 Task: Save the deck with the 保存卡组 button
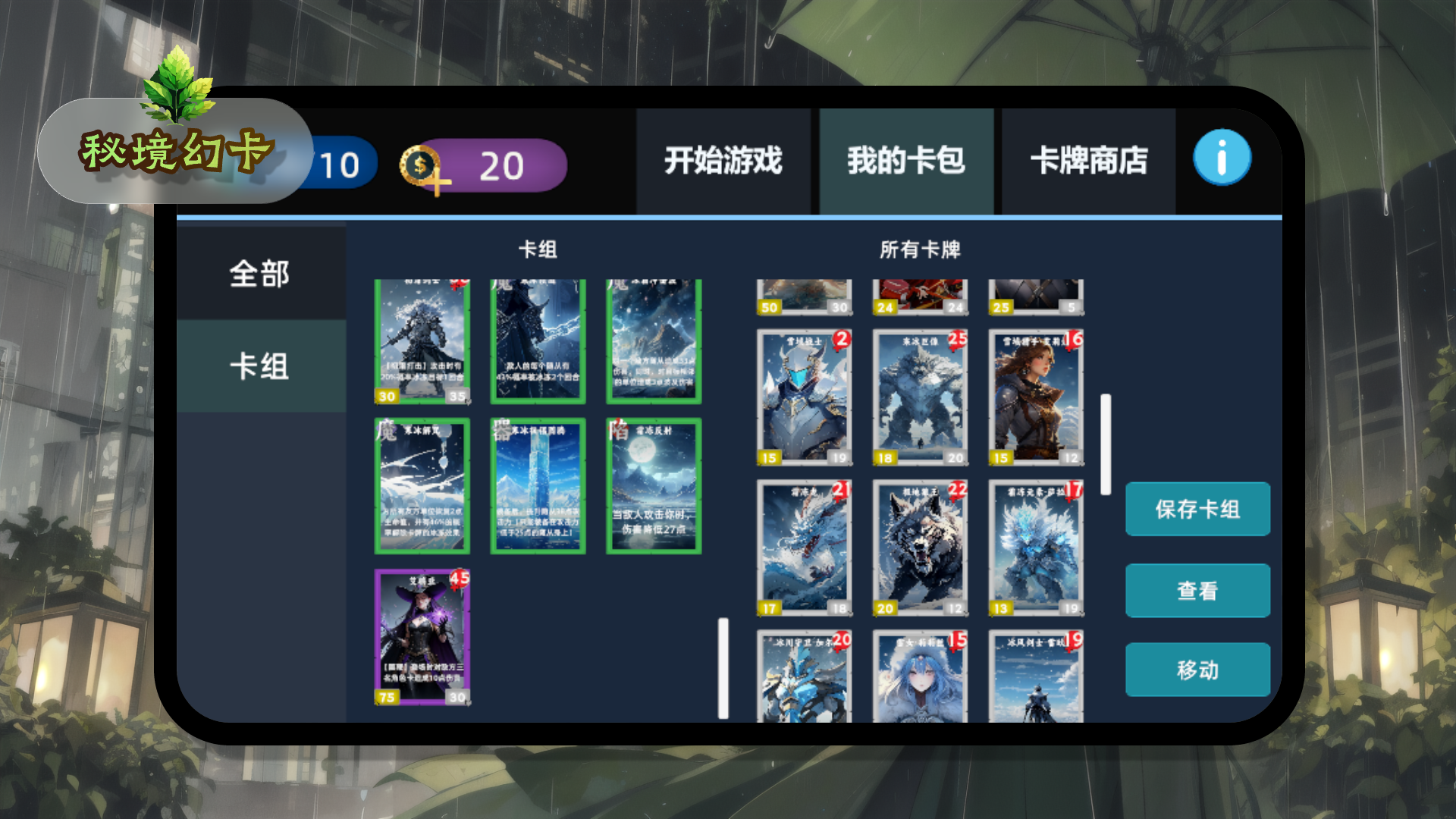1197,510
